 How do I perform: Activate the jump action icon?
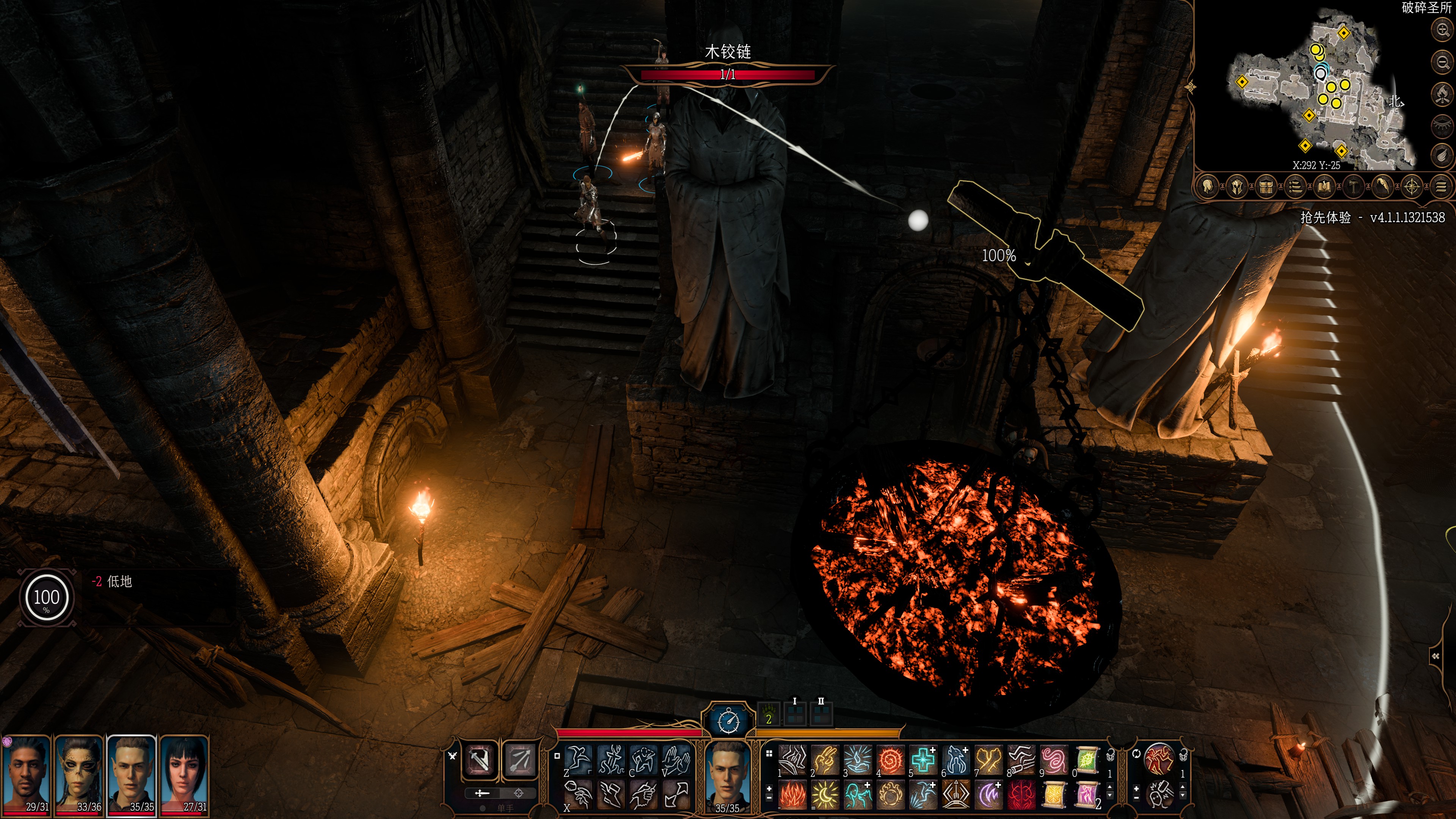(578, 759)
